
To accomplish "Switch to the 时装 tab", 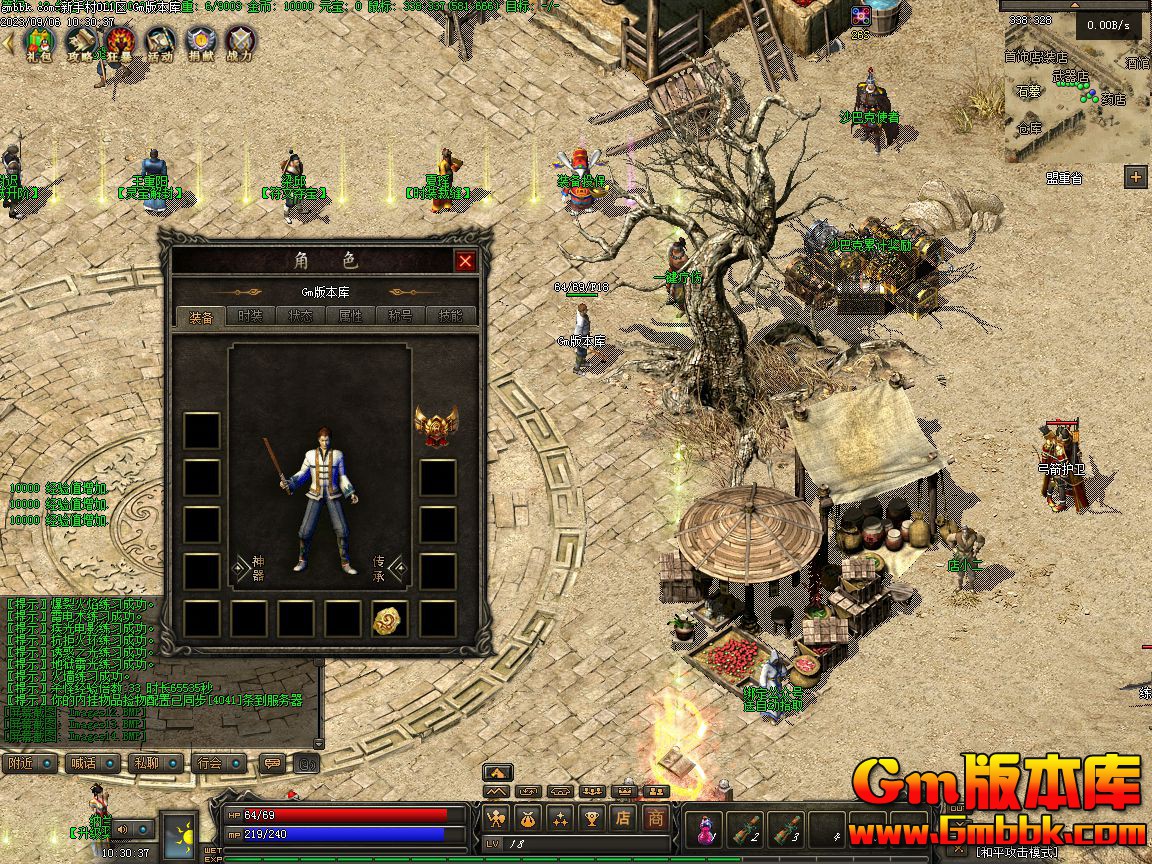I will tap(250, 316).
